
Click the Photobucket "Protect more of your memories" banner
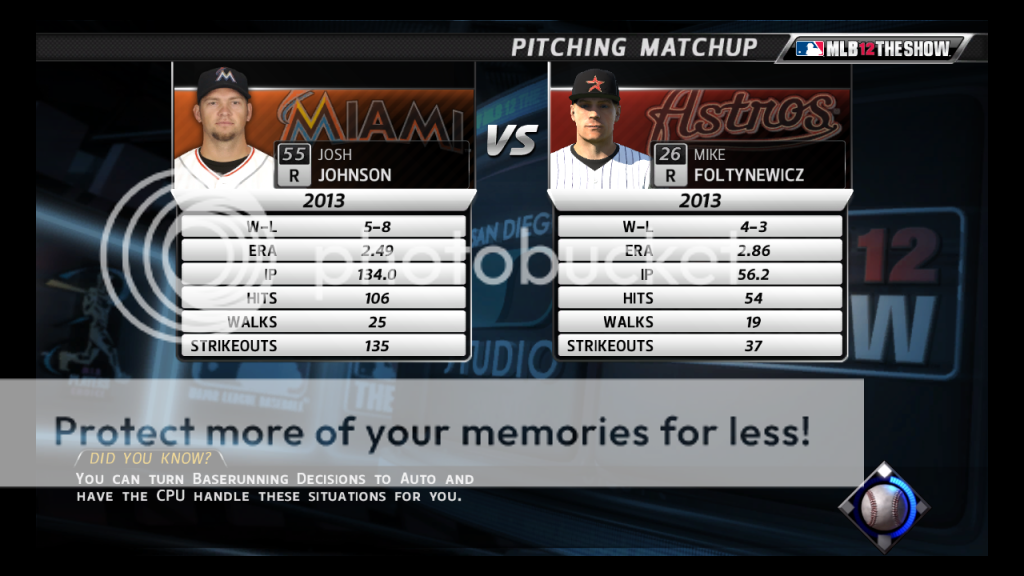[x=432, y=432]
